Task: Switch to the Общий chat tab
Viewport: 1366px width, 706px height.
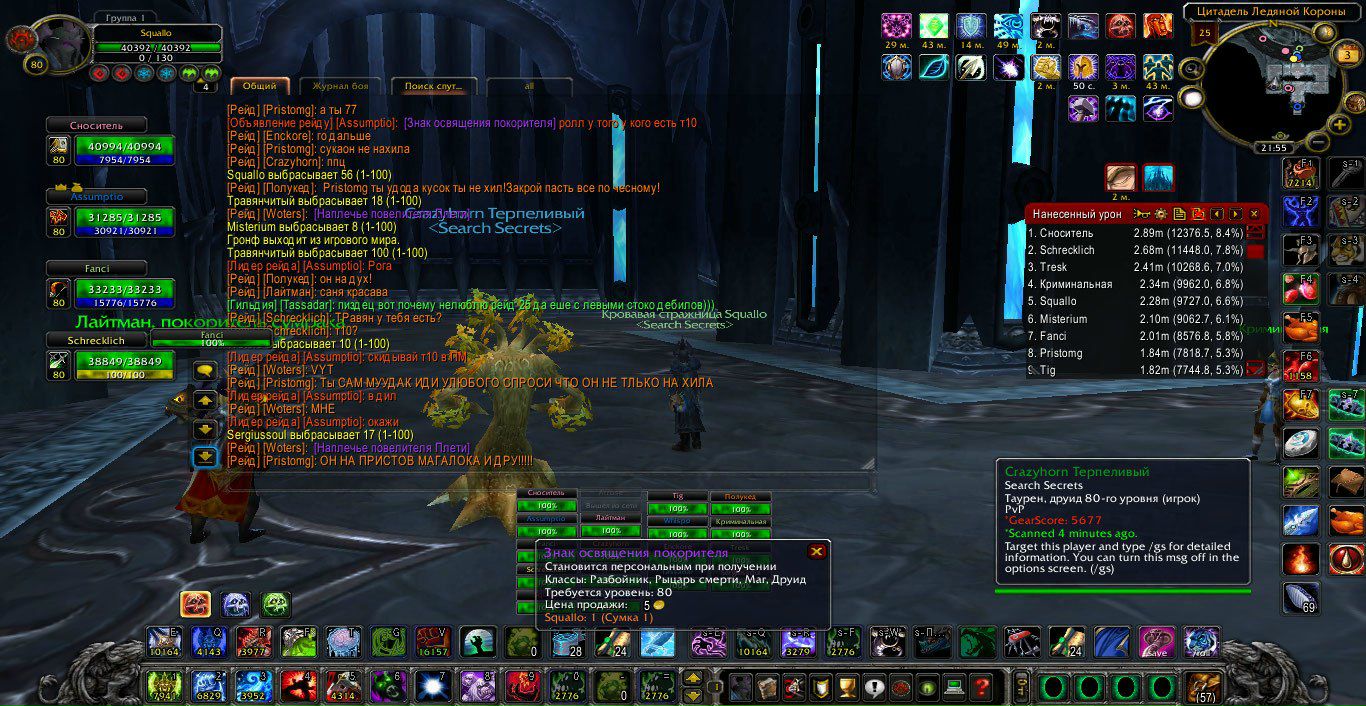Action: (x=260, y=86)
